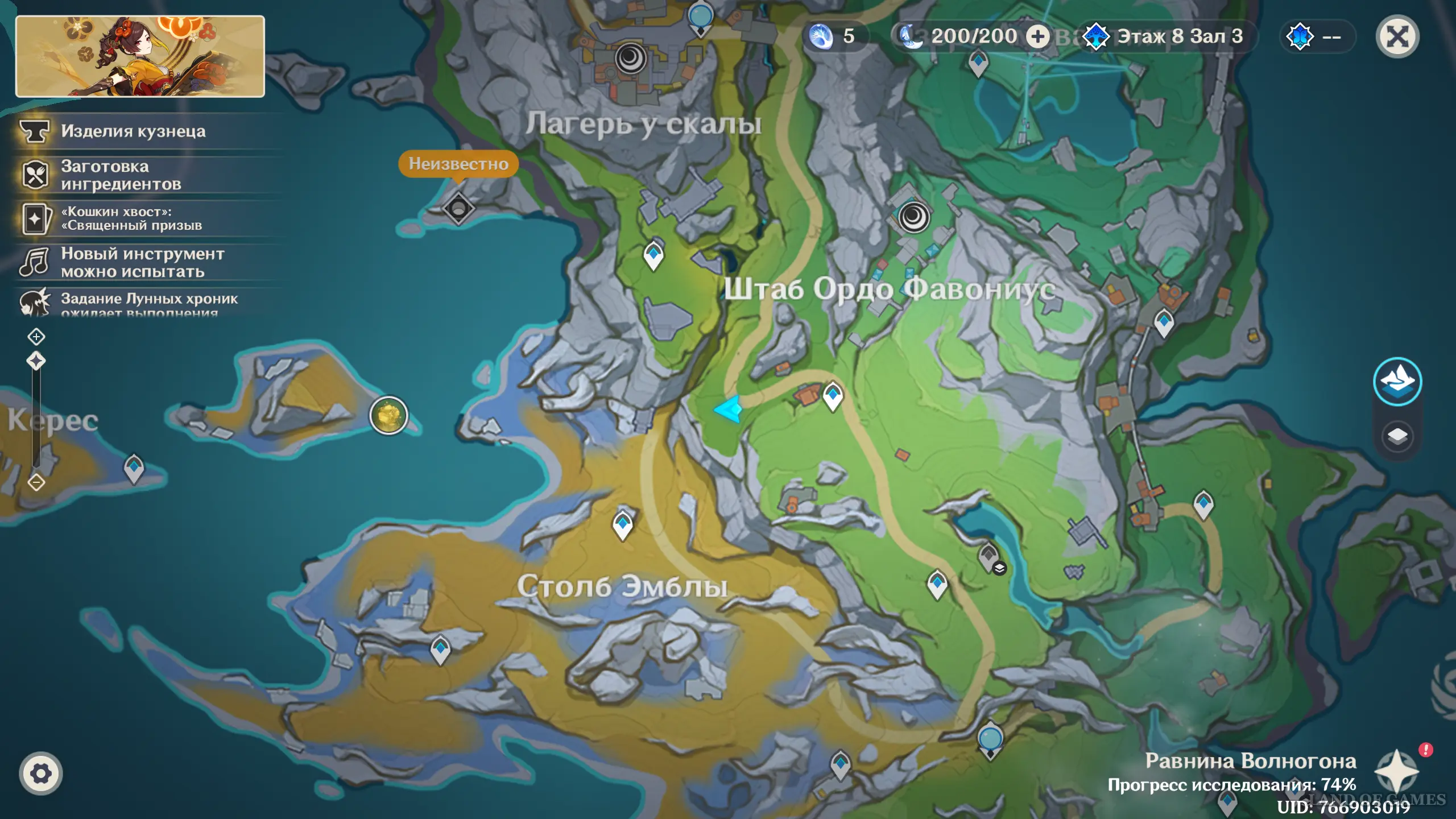Click the Statue of Seven marker at bottom
The height and width of the screenshot is (819, 1456).
click(990, 741)
